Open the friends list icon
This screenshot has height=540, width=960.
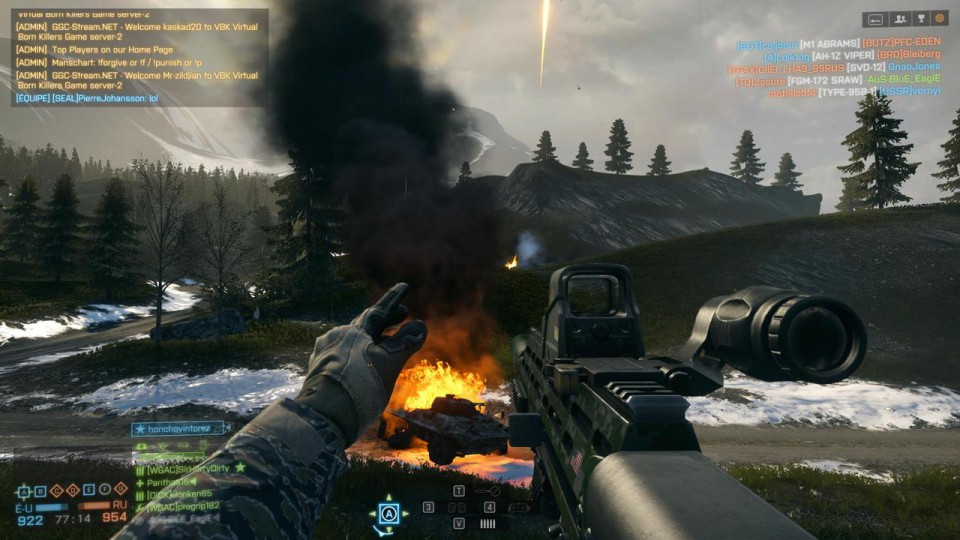[x=898, y=18]
